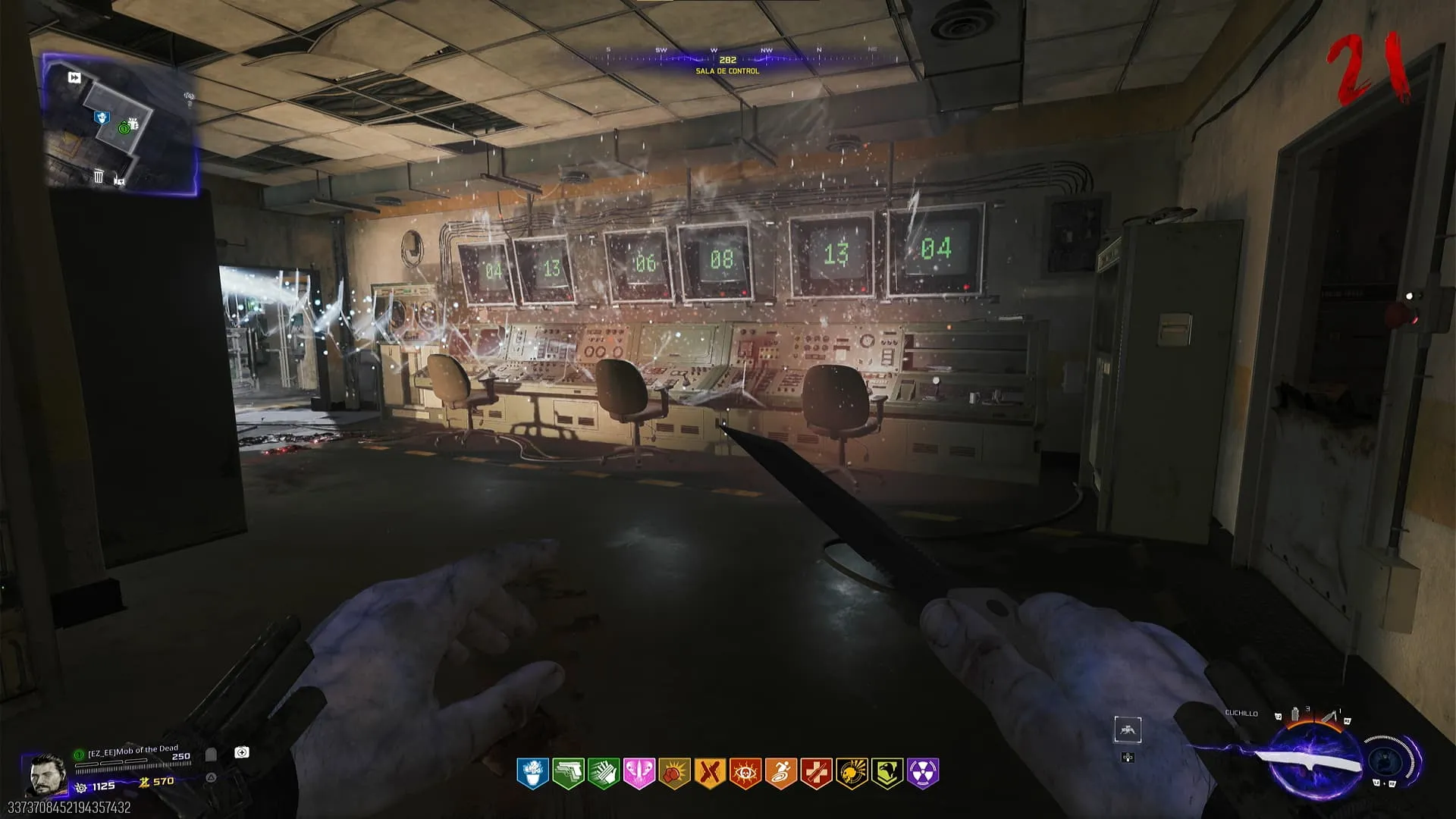Image resolution: width=1456 pixels, height=819 pixels.
Task: Select the purple radiation symbol perk icon
Action: (922, 773)
